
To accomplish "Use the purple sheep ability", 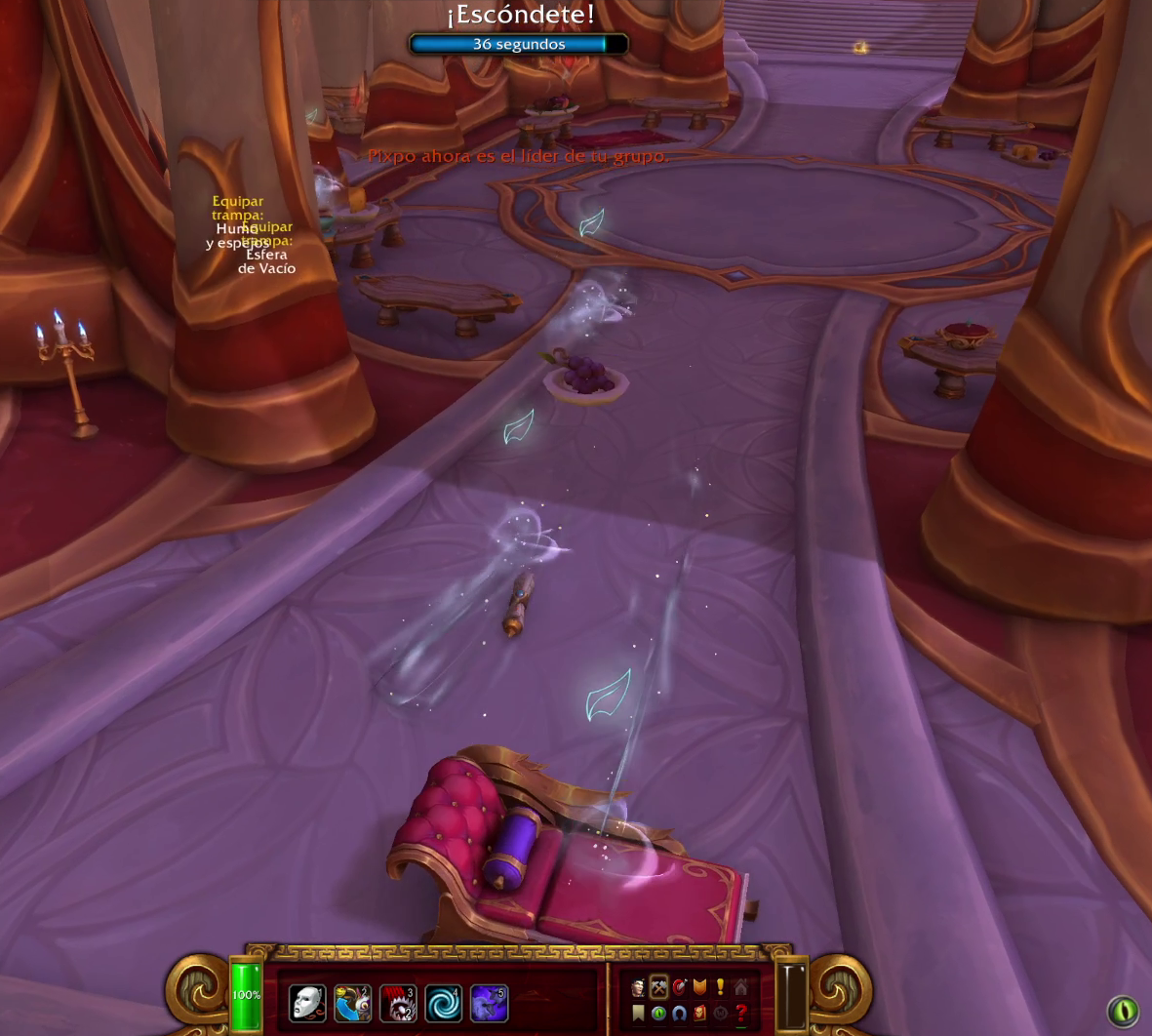I will (x=489, y=1003).
